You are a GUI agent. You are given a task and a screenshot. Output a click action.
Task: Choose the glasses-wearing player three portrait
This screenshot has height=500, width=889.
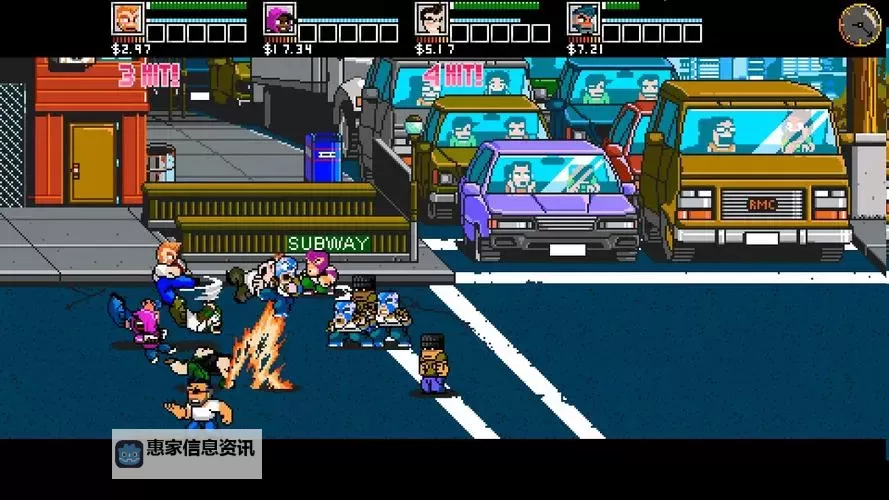tap(431, 19)
